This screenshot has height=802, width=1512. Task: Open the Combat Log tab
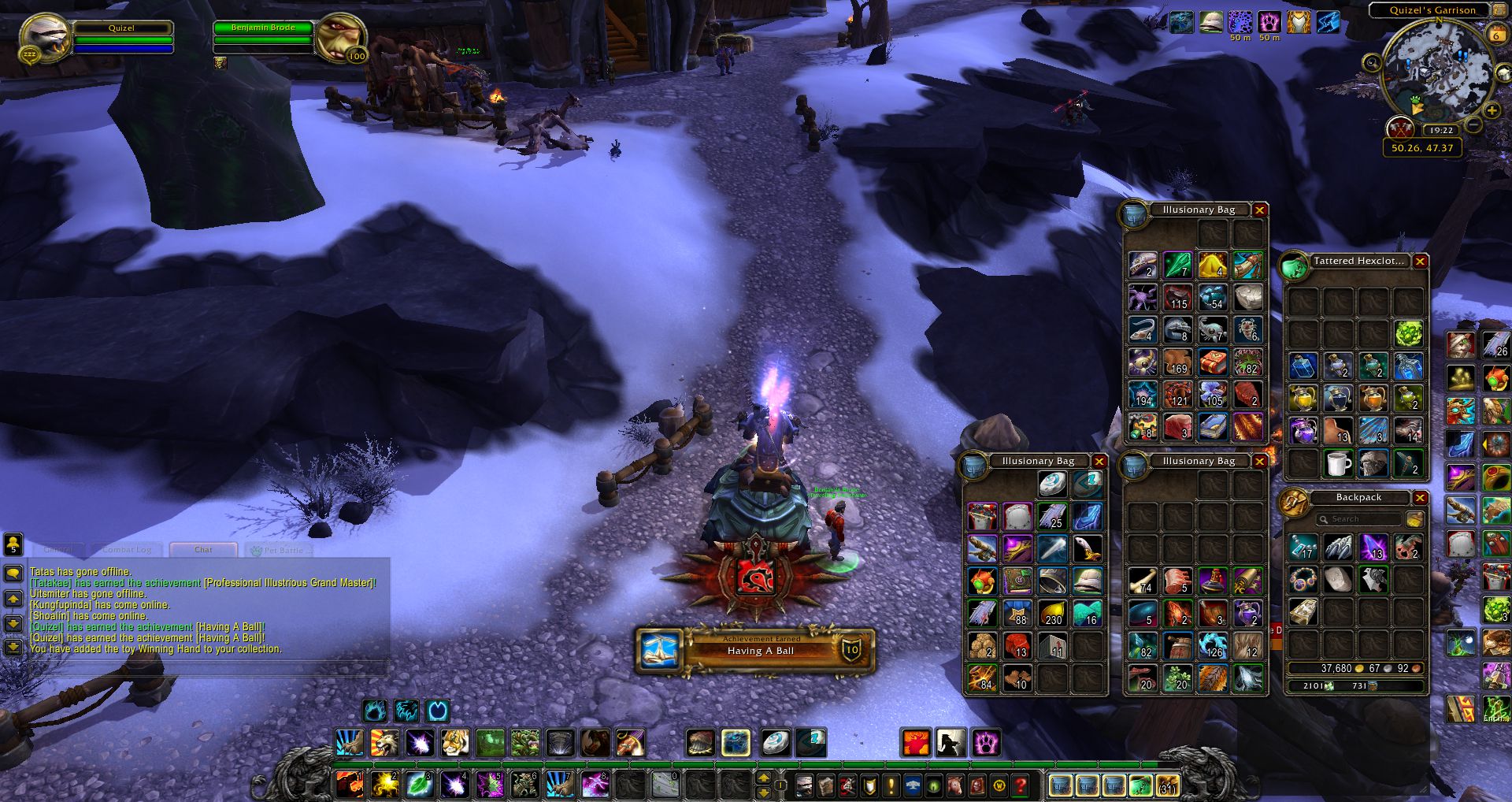tap(127, 550)
